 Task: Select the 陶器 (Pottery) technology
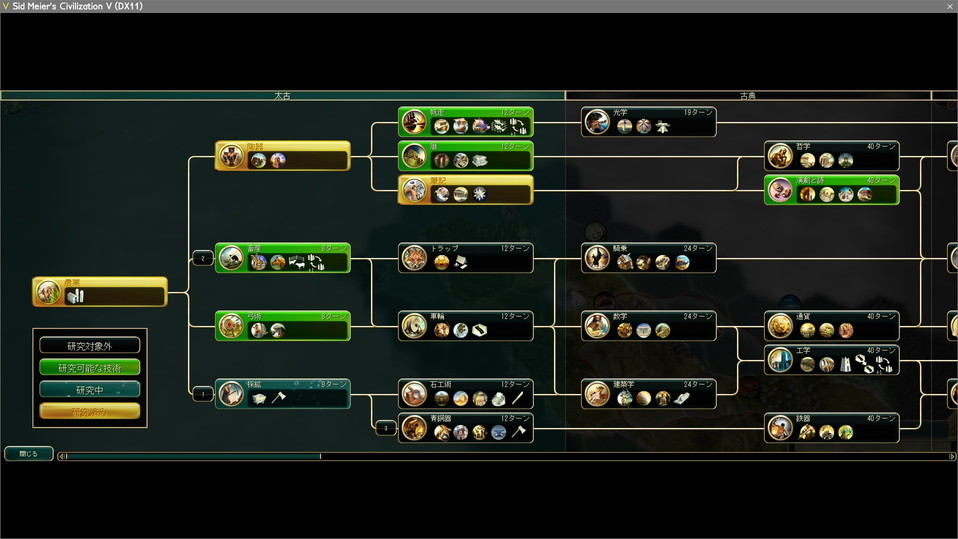283,156
